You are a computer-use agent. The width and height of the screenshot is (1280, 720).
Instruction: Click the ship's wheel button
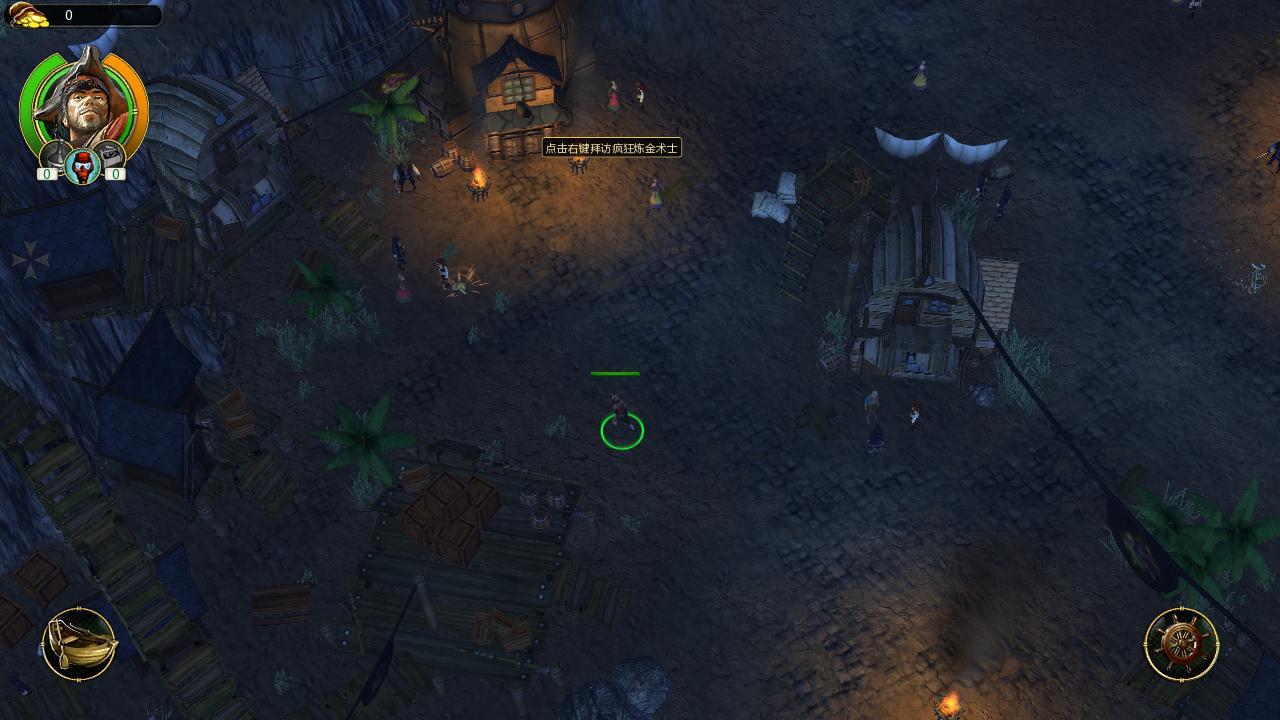tap(1181, 644)
